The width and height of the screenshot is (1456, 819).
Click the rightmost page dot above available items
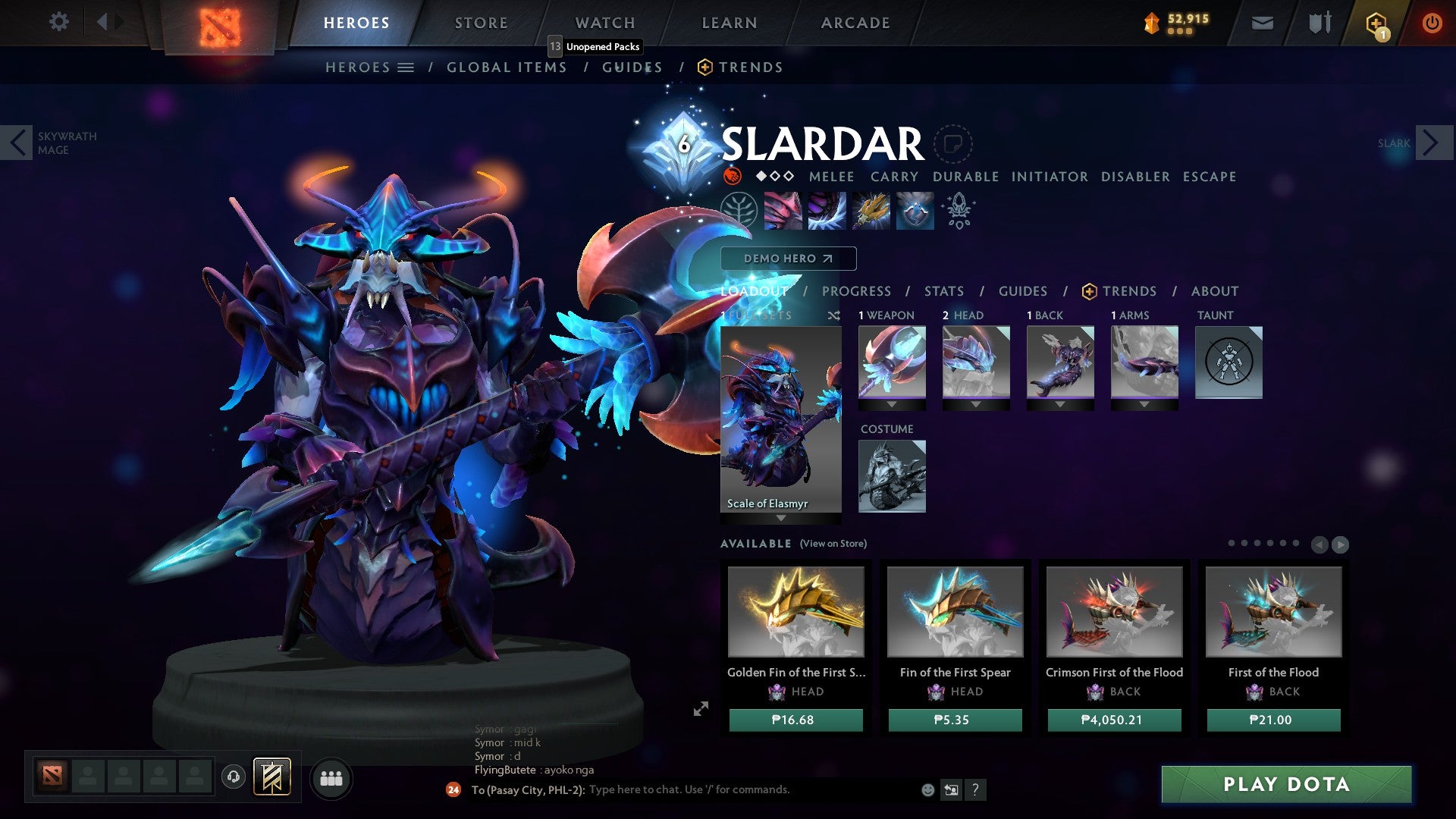[x=1295, y=543]
